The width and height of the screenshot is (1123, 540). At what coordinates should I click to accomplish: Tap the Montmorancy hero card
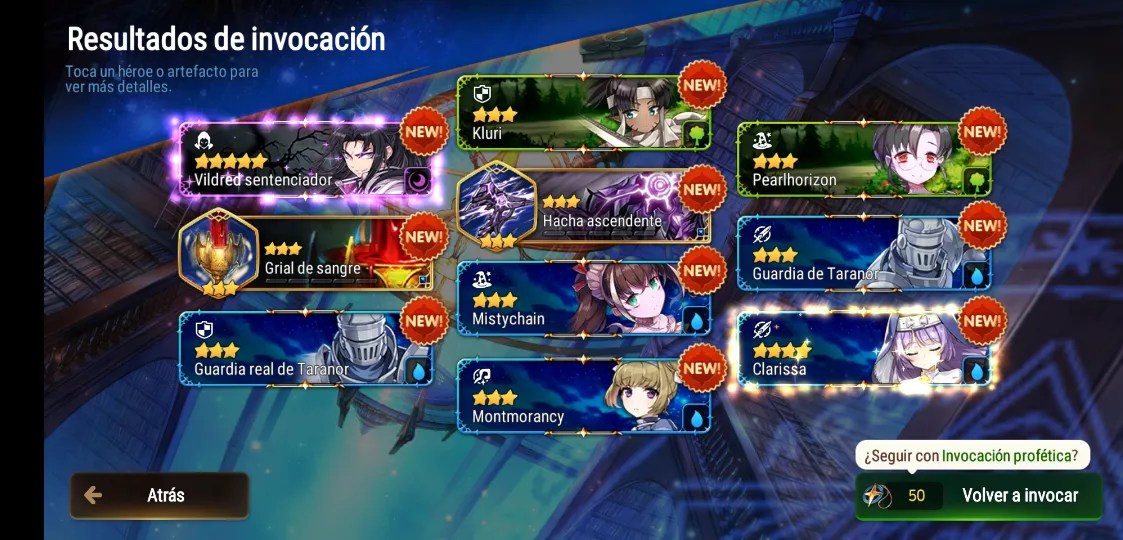583,396
